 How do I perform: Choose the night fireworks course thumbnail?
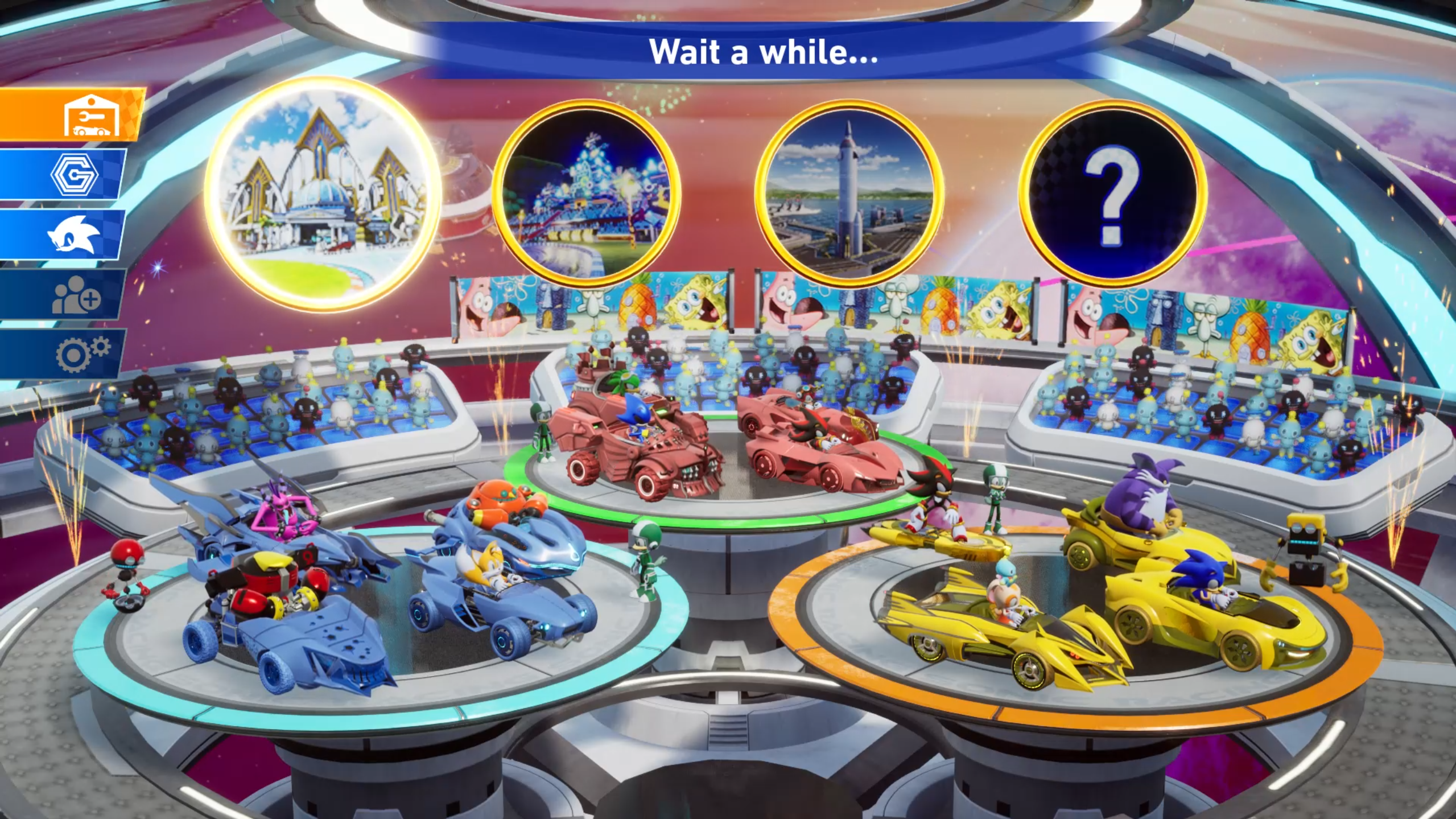pos(586,195)
